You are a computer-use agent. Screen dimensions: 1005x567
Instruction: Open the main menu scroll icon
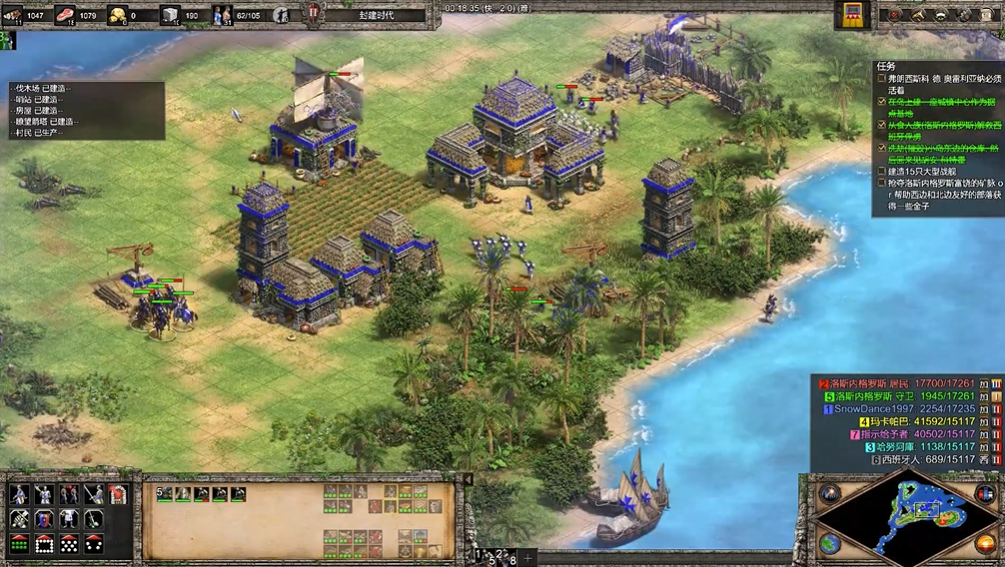pyautogui.click(x=987, y=15)
